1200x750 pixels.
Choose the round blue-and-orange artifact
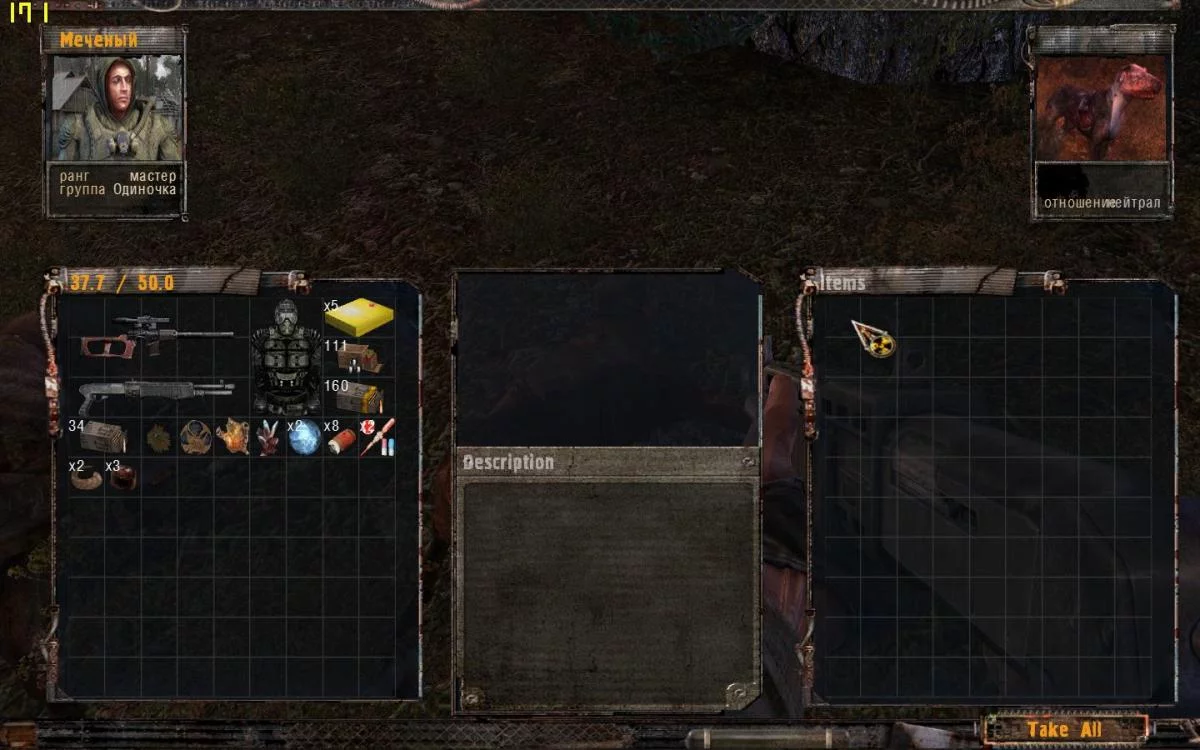coord(195,437)
